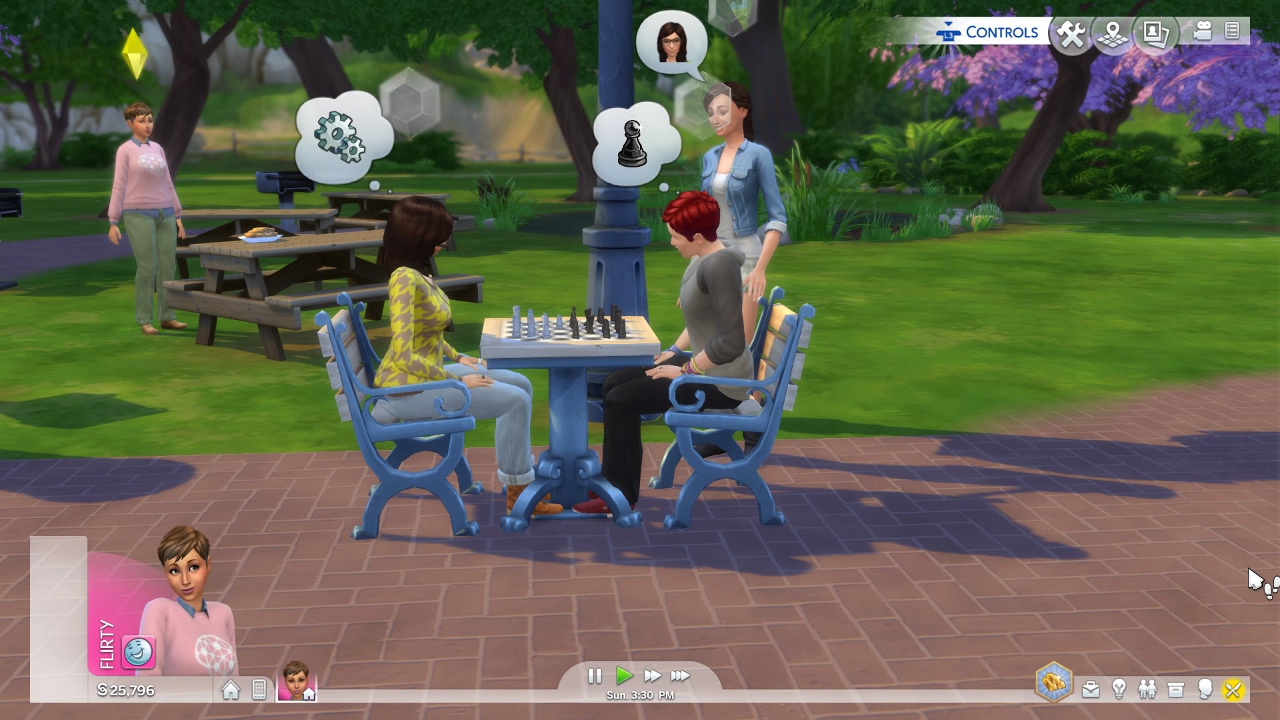Open the relationships panel with two figures

coord(1147,689)
